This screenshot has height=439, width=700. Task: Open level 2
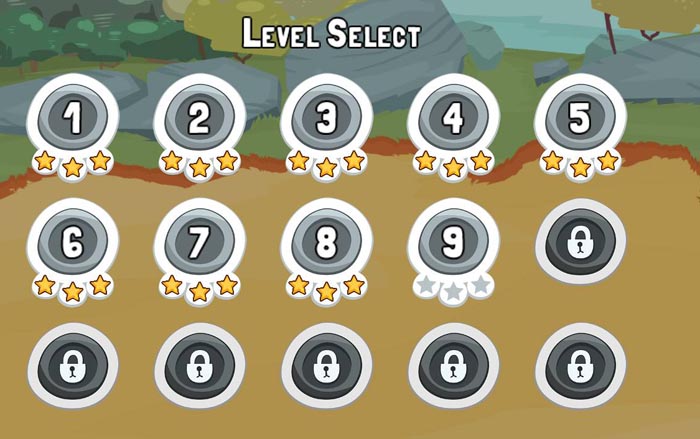pos(200,120)
